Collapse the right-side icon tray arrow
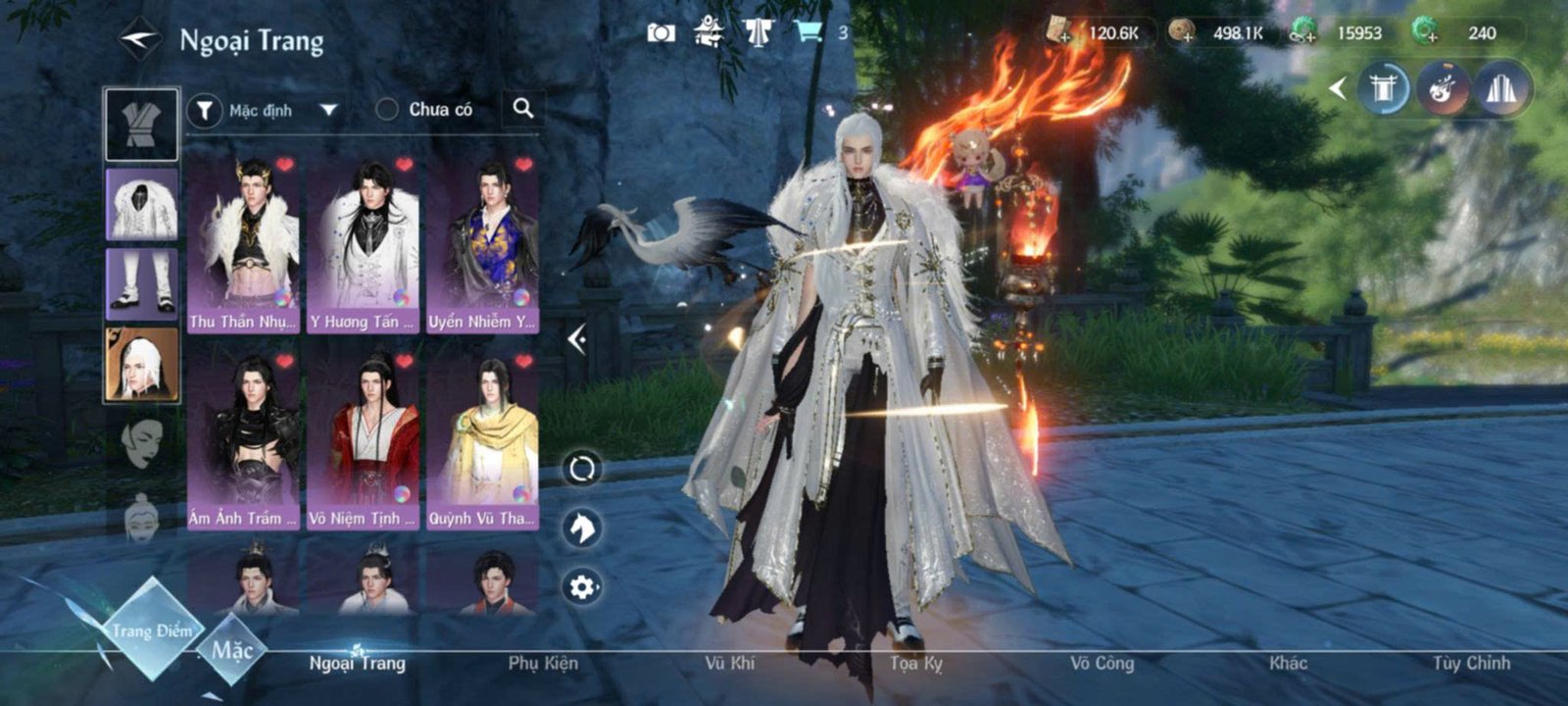Screen dimensions: 1568x706 1340,88
